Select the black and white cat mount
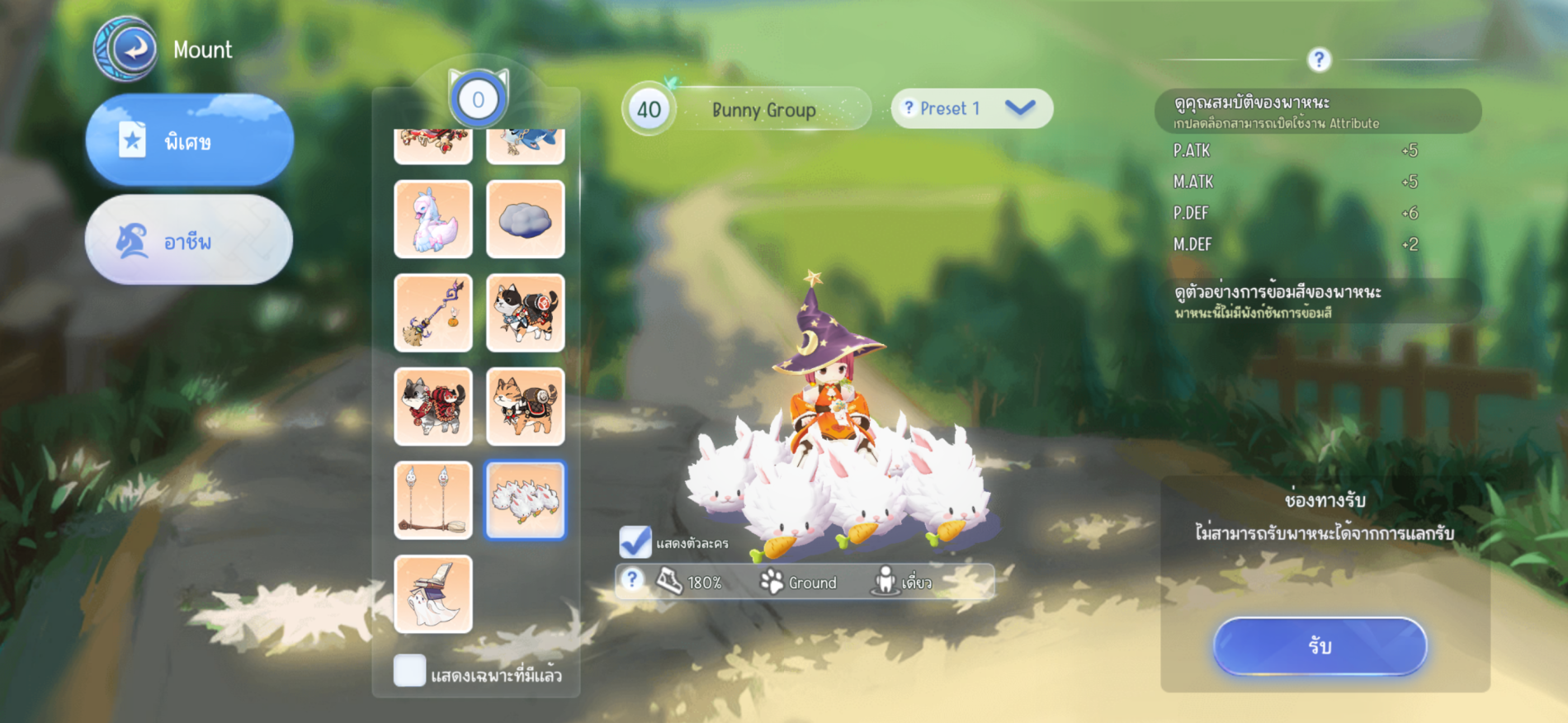Screen dimensions: 1568x723 coord(526,314)
